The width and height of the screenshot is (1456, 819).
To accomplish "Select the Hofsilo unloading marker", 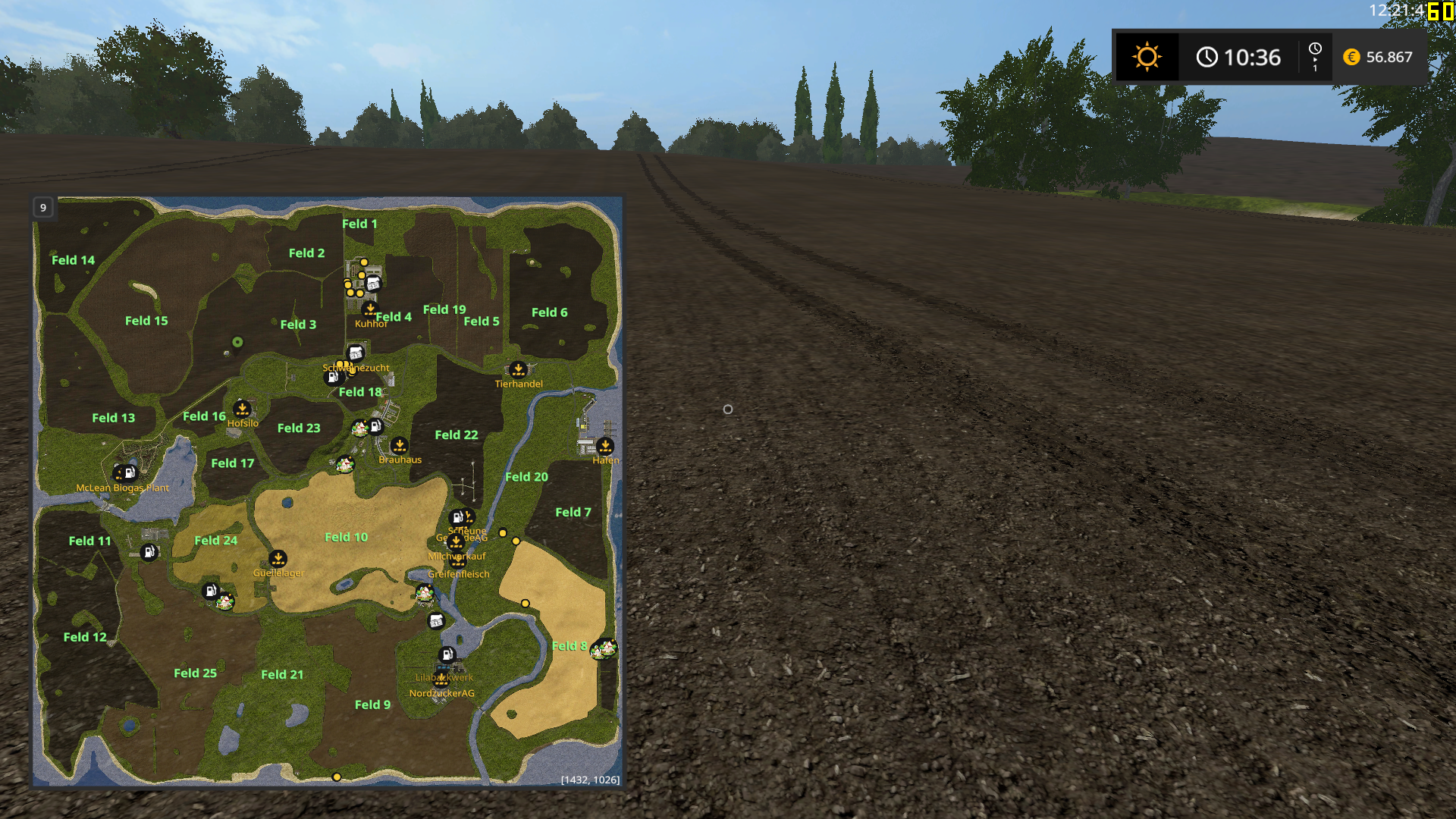I will [242, 409].
